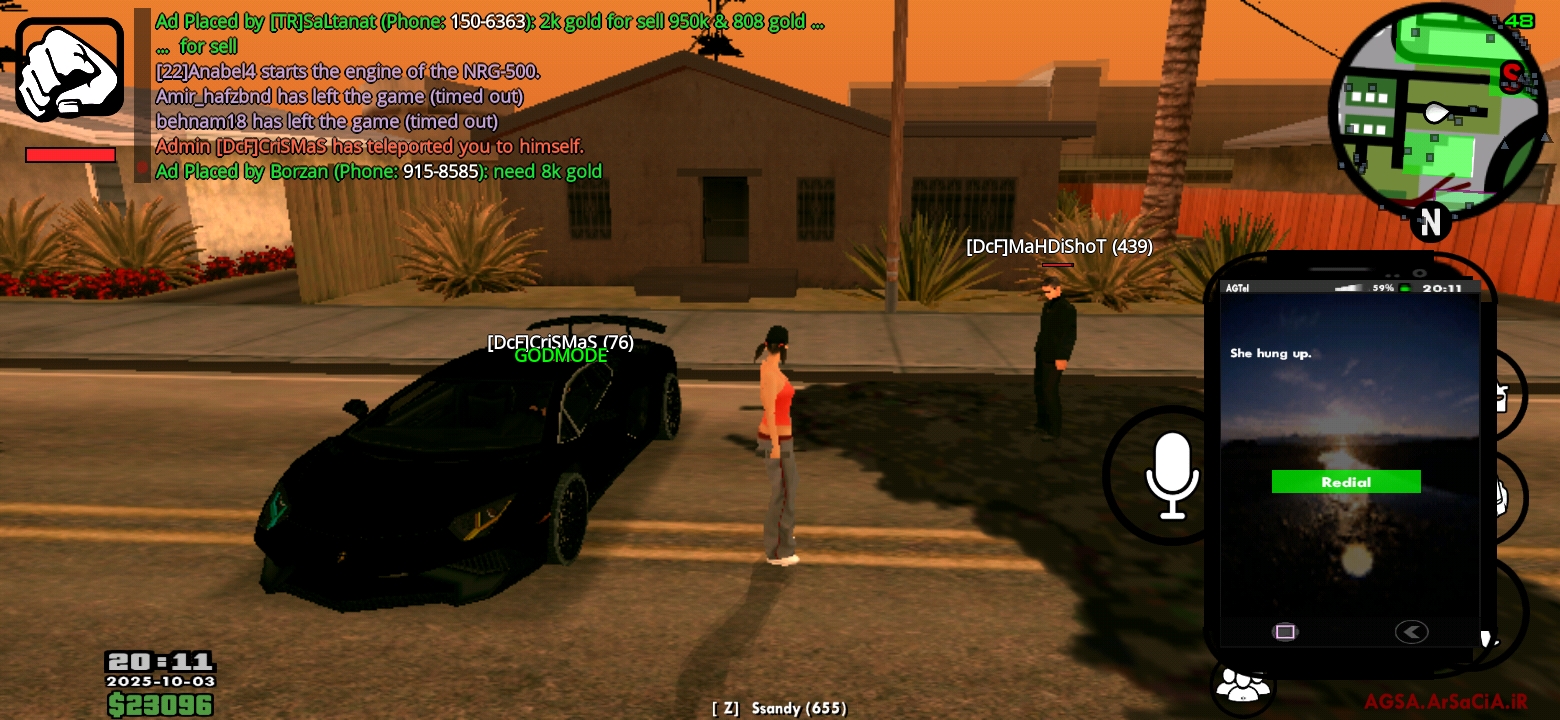Activate the microphone voice chat button
Screen dimensions: 1560x720
pyautogui.click(x=1170, y=476)
